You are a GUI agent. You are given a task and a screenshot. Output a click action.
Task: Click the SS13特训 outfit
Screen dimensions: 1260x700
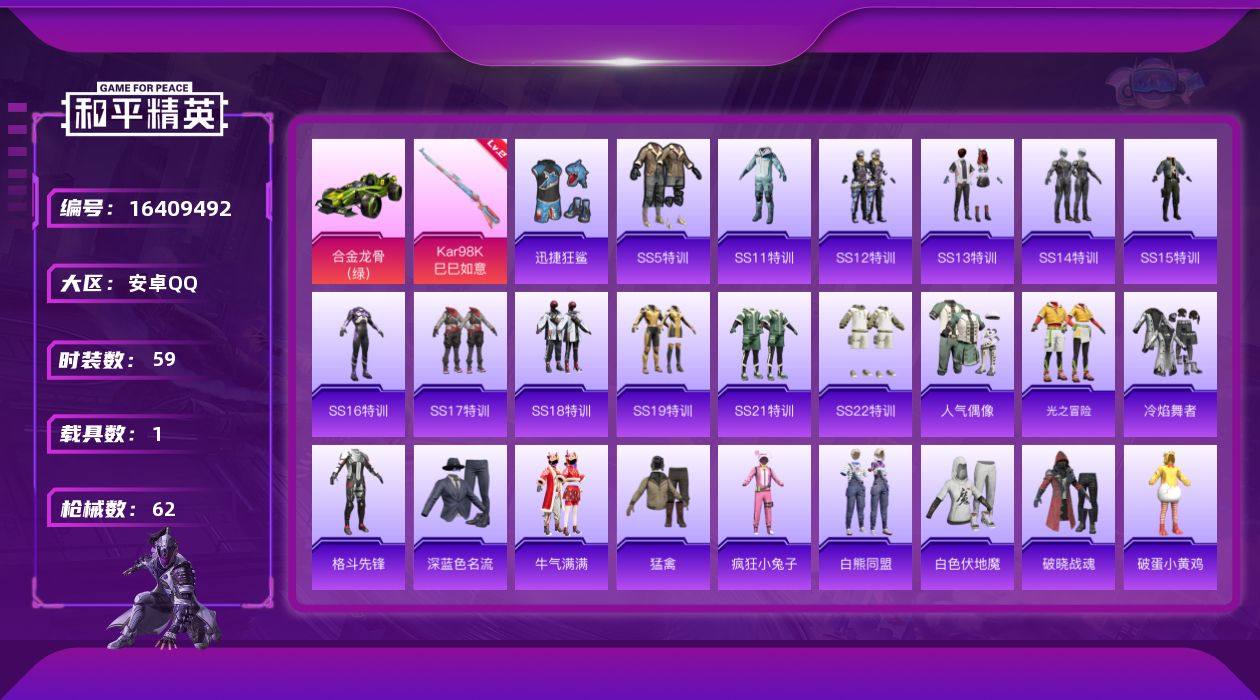(967, 211)
